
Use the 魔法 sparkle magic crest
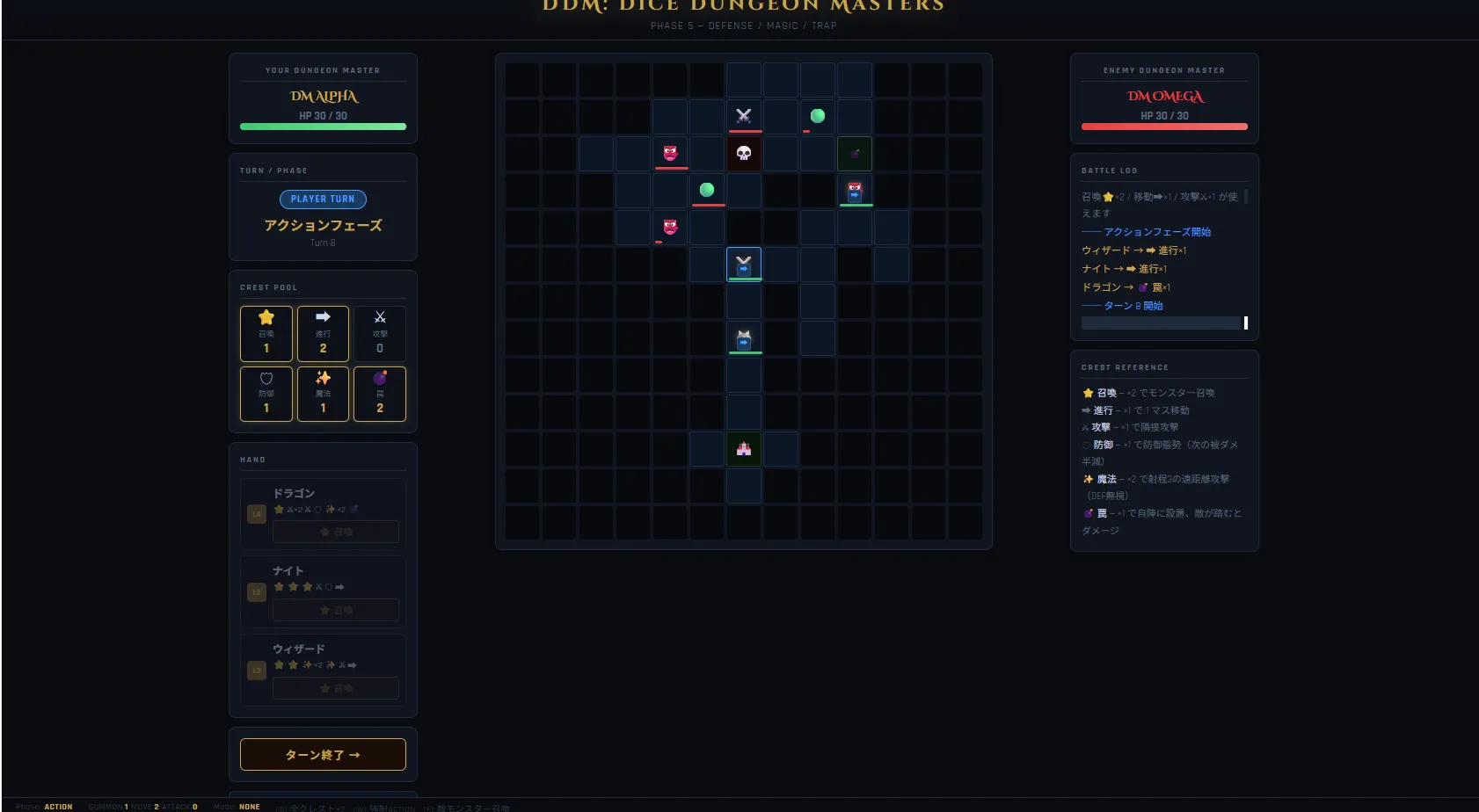[x=323, y=394]
